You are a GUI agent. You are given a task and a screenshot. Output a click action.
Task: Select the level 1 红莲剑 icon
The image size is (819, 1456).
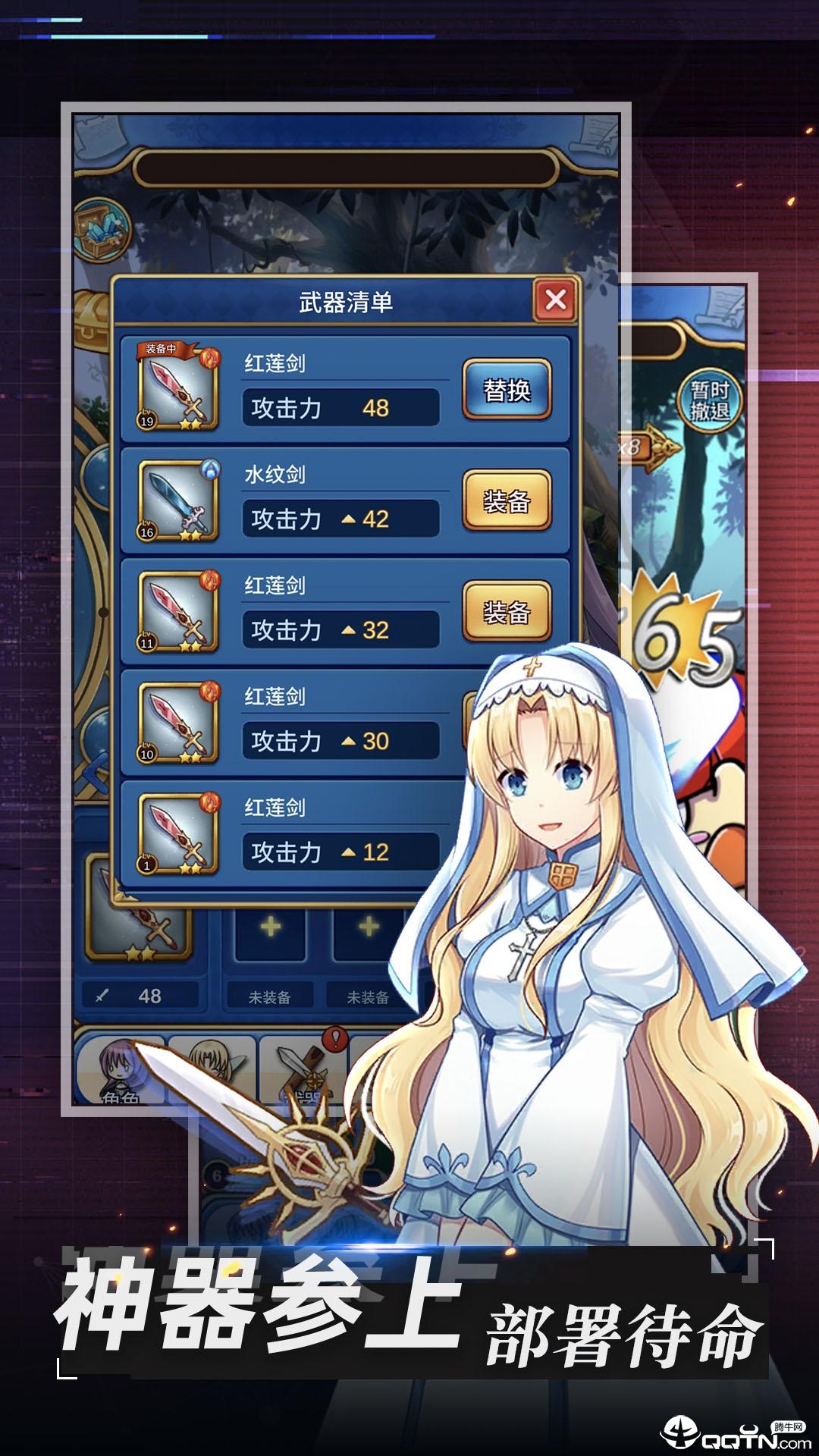click(178, 833)
